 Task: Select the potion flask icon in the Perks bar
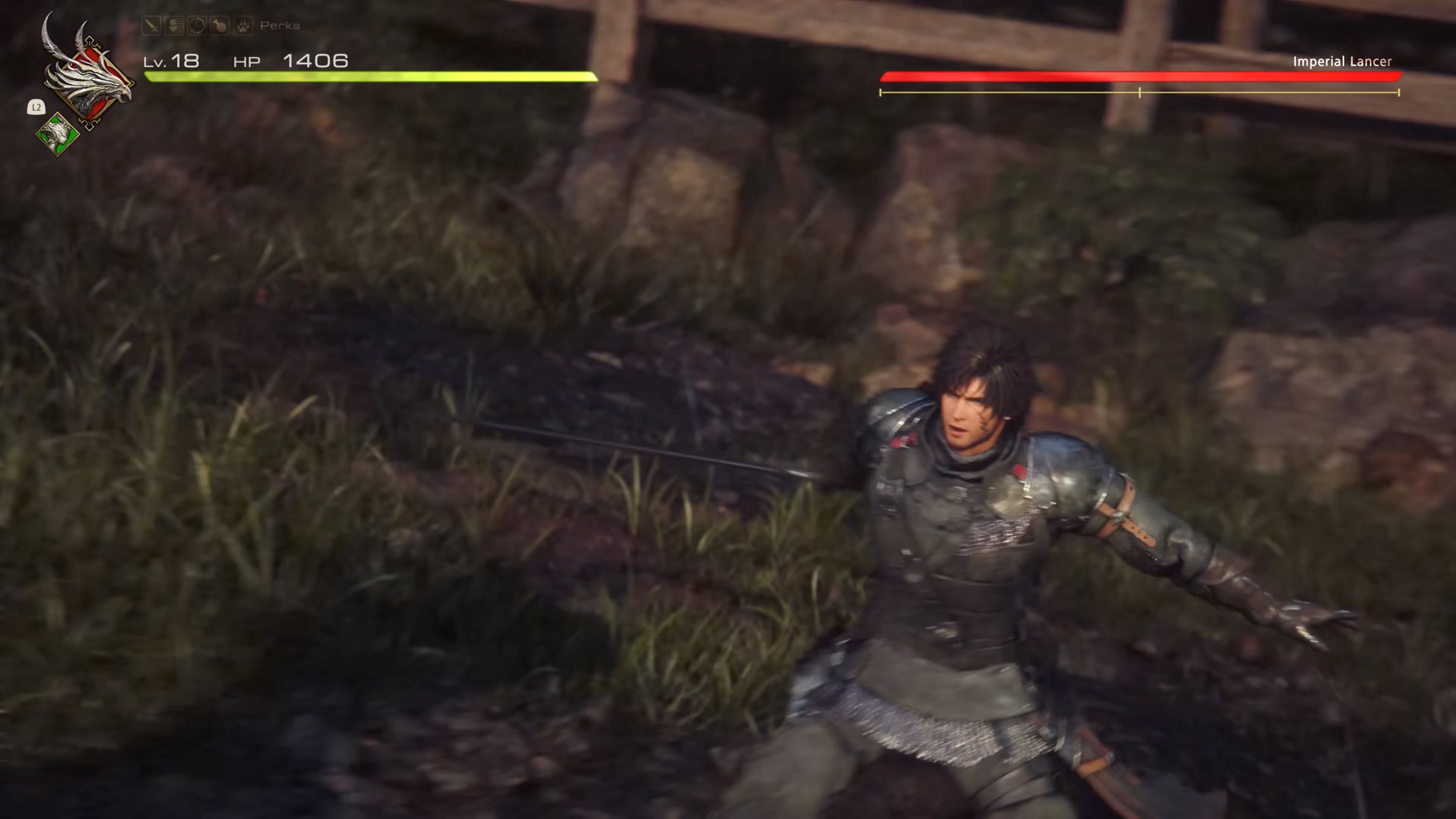click(x=220, y=26)
